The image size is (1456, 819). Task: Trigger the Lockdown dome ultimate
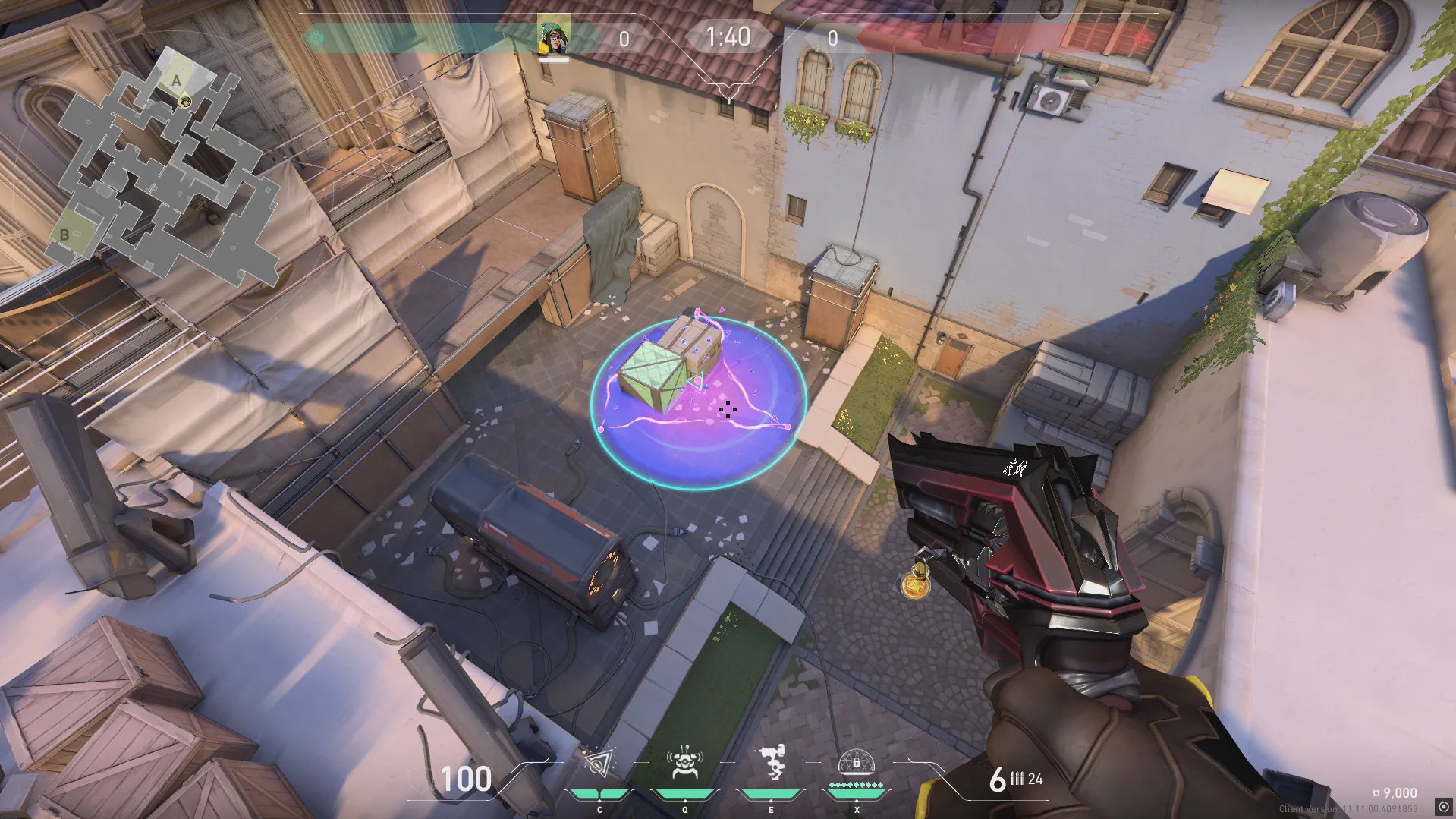tap(857, 764)
